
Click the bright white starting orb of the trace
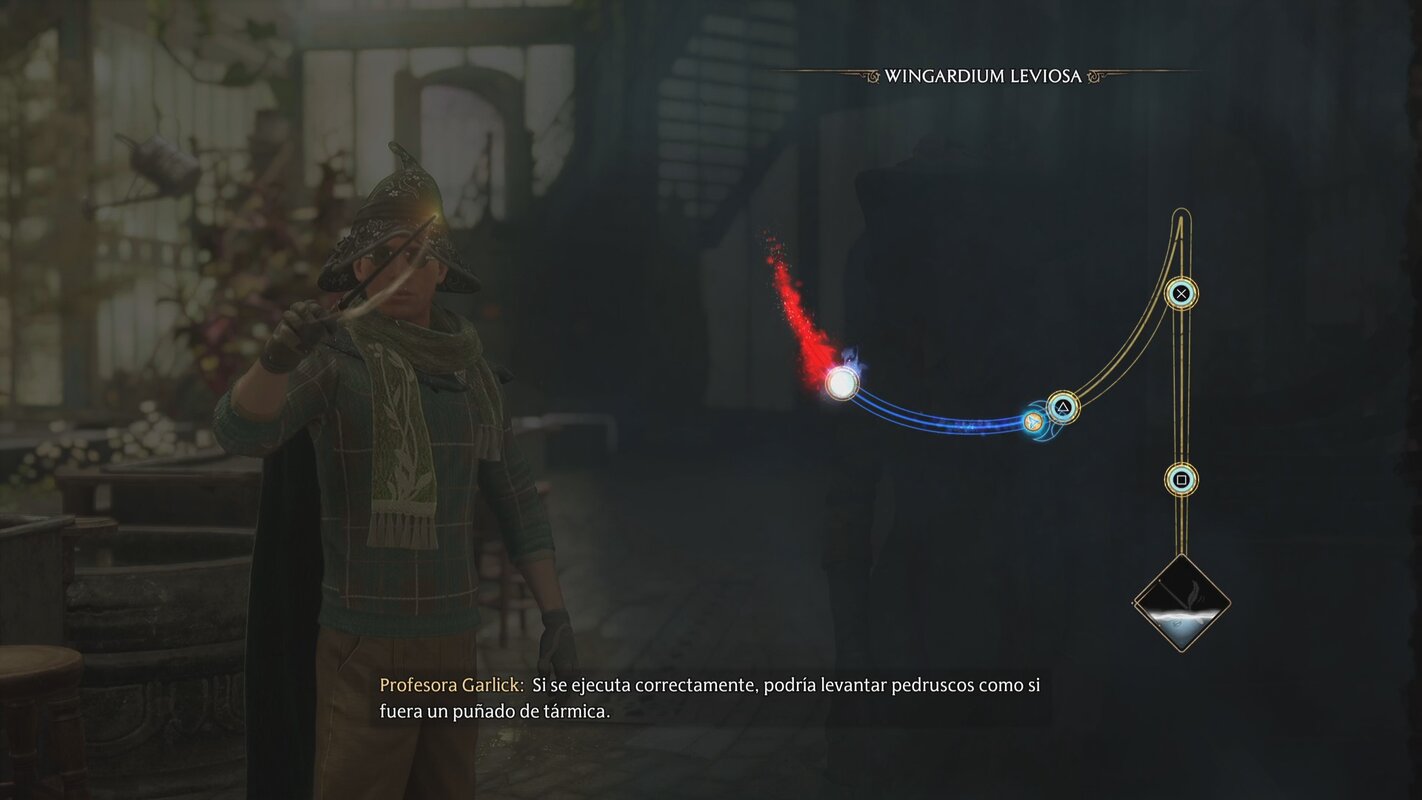[843, 383]
